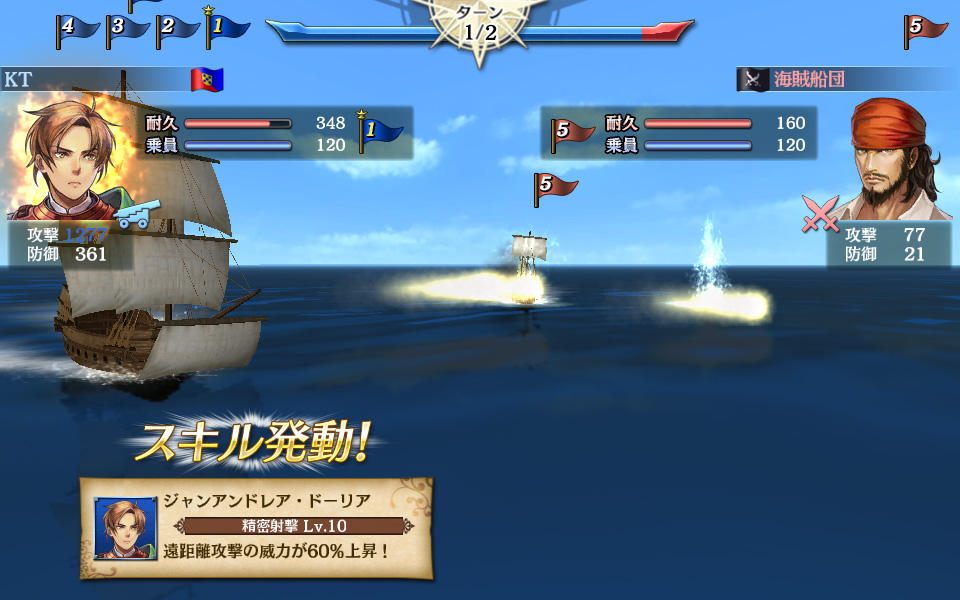Tap the 精密射撃 Lv.10 skill banner
This screenshot has width=960, height=600.
tap(295, 526)
